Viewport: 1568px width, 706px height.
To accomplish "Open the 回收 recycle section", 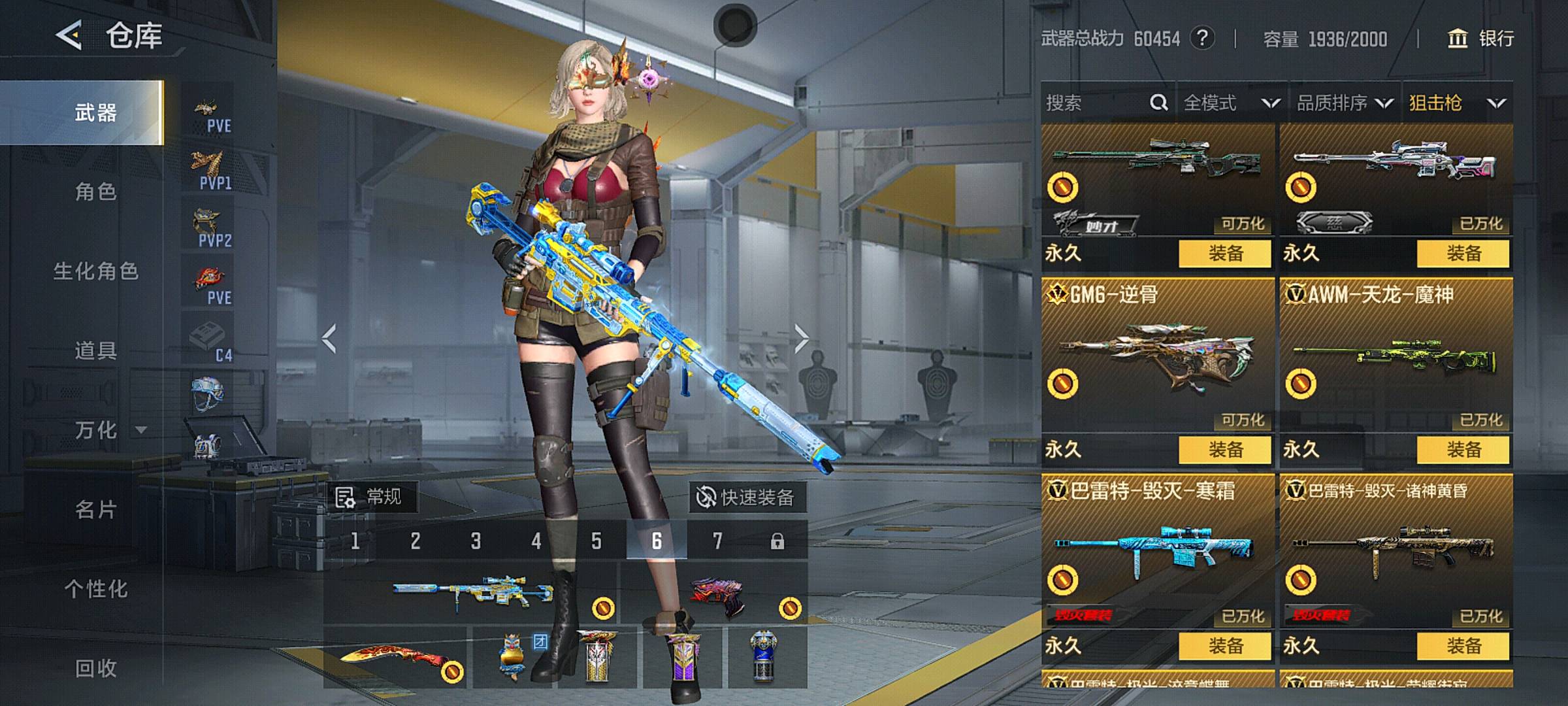I will tap(95, 667).
